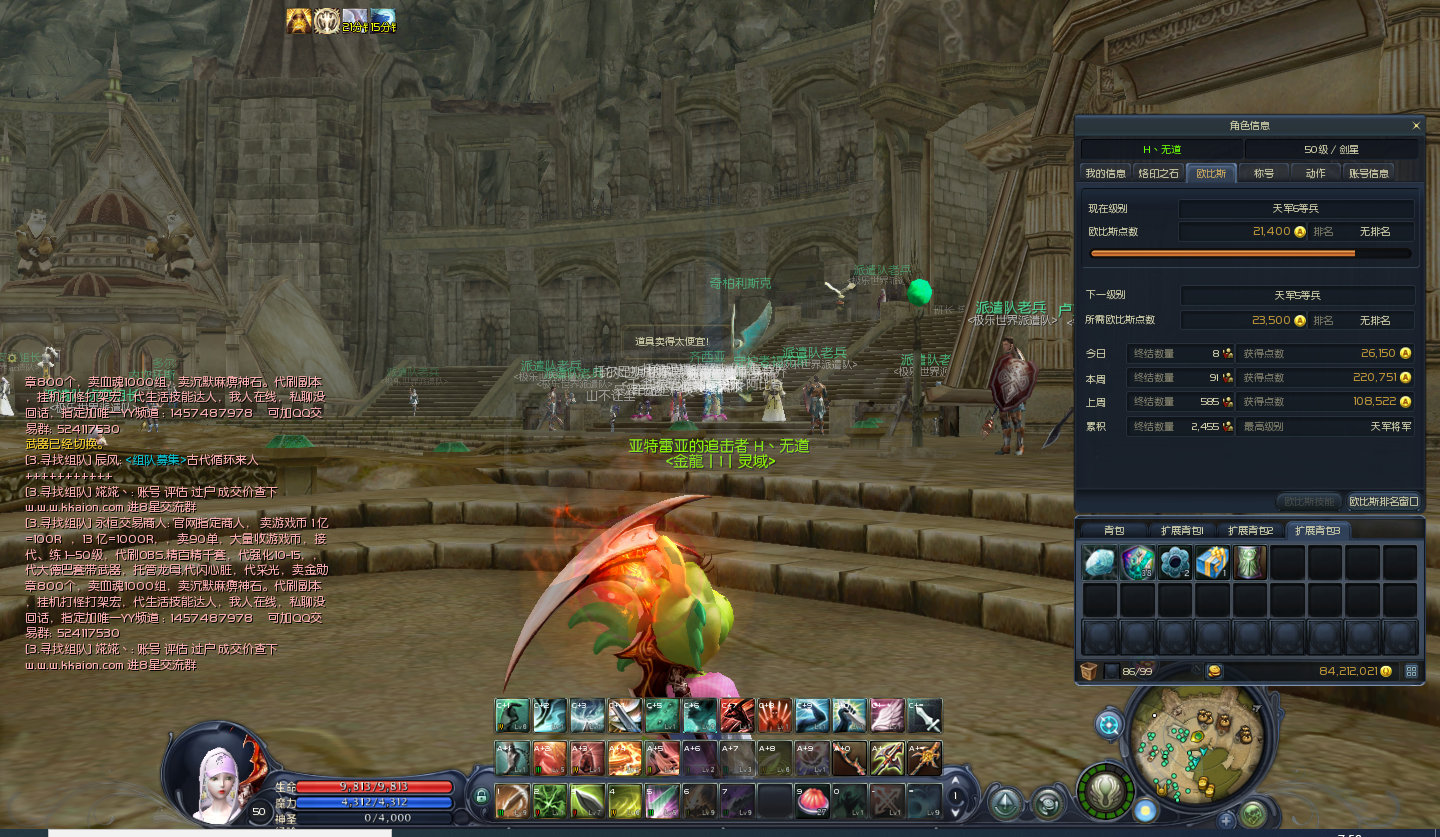
Task: Select the 称号 titles tab
Action: (1264, 173)
